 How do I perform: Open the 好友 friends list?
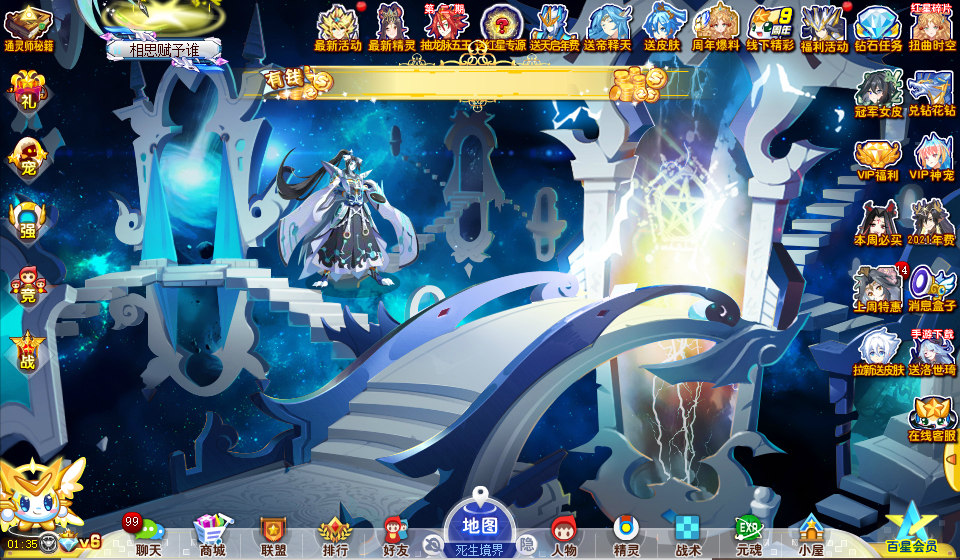tap(396, 534)
